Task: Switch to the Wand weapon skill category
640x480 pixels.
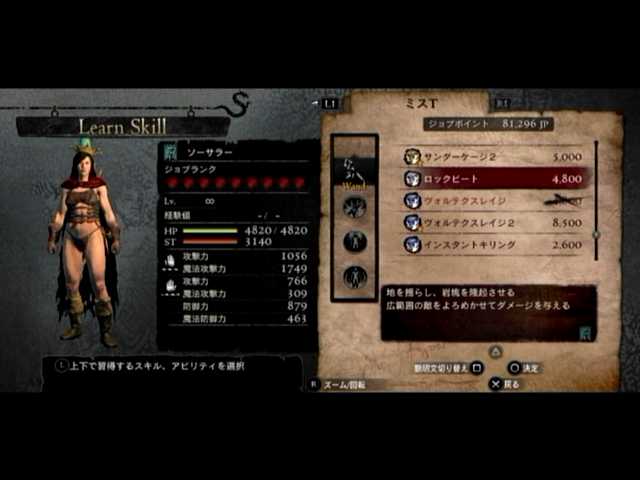Action: click(354, 173)
